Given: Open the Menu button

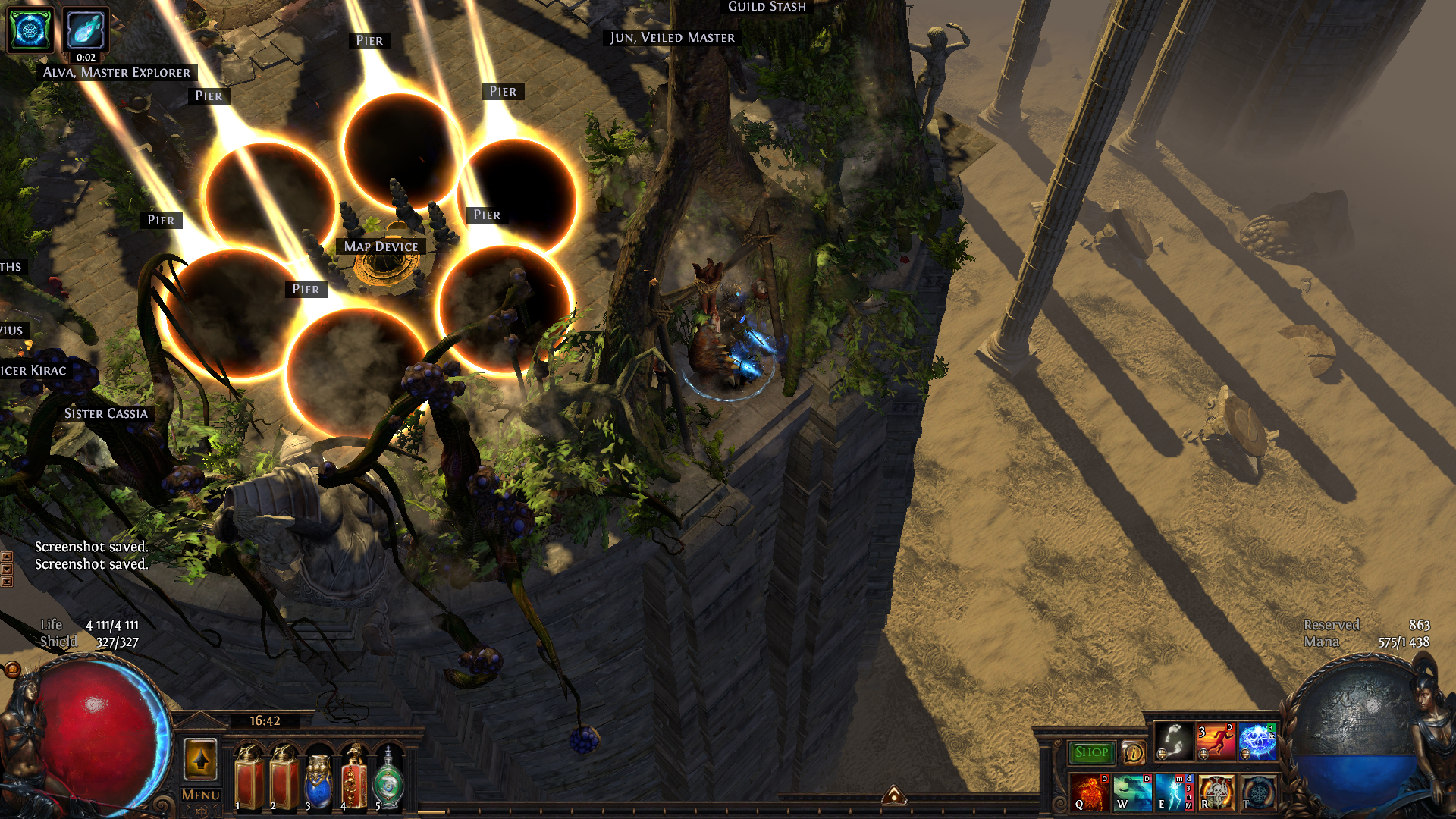Looking at the screenshot, I should 201,795.
